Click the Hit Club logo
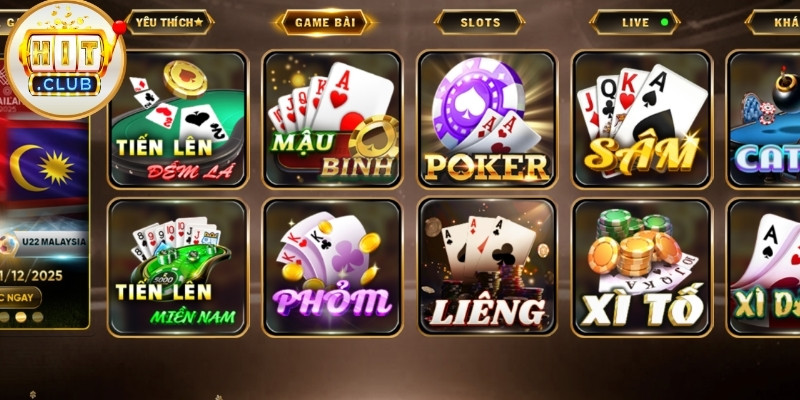Viewport: 800px width, 400px height. coord(65,60)
